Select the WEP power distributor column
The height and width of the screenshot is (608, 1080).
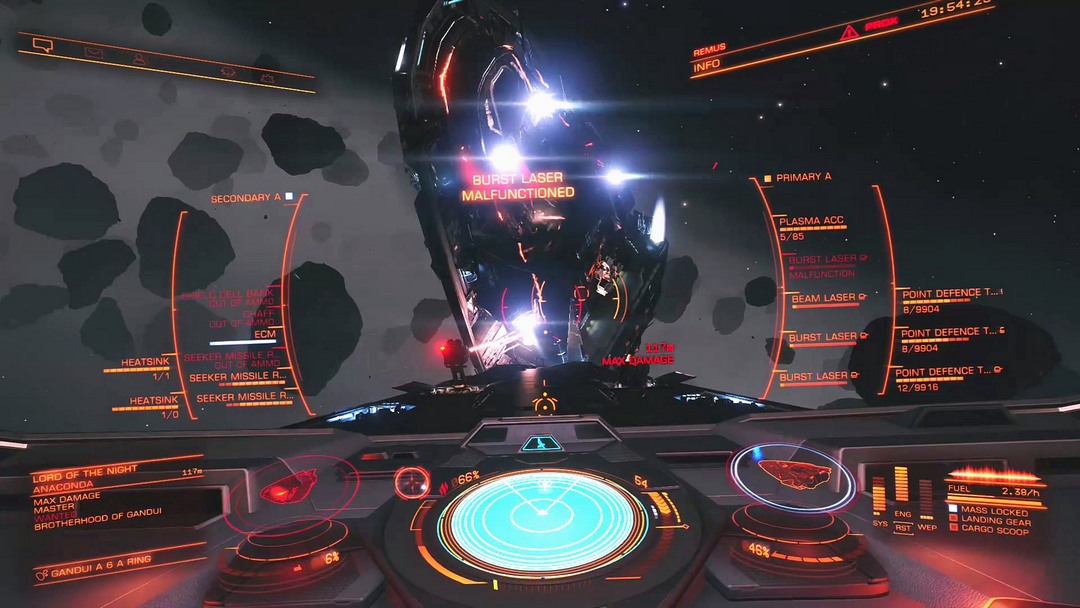click(926, 499)
